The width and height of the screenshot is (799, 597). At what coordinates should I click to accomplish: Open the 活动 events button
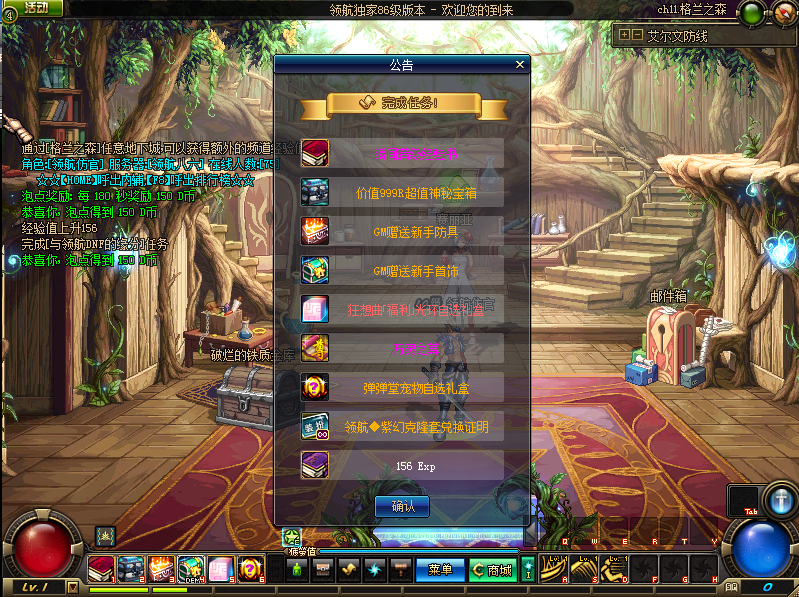click(x=35, y=8)
